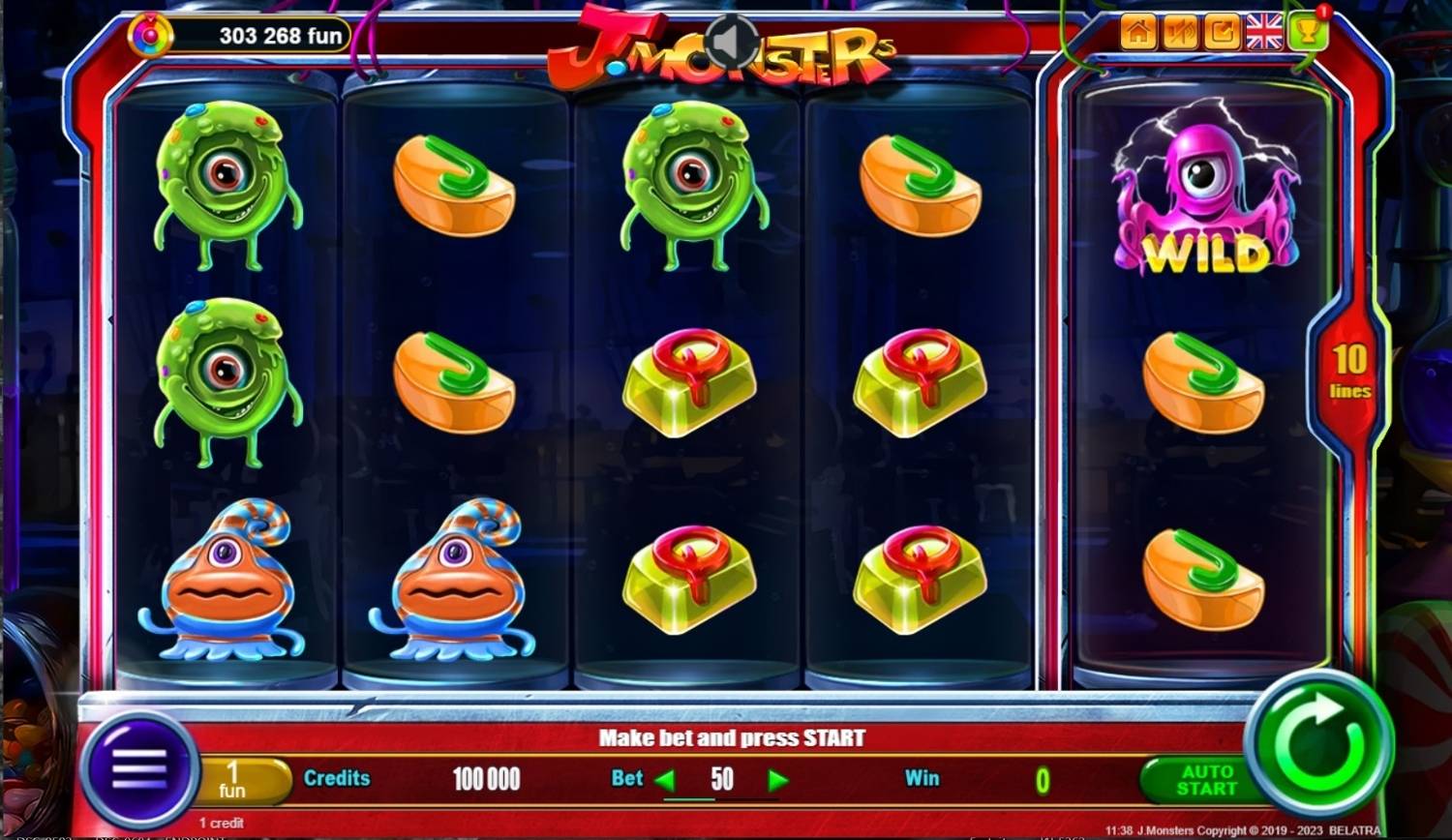Viewport: 1452px width, 840px height.
Task: Go to the home screen icon
Action: pyautogui.click(x=1138, y=33)
